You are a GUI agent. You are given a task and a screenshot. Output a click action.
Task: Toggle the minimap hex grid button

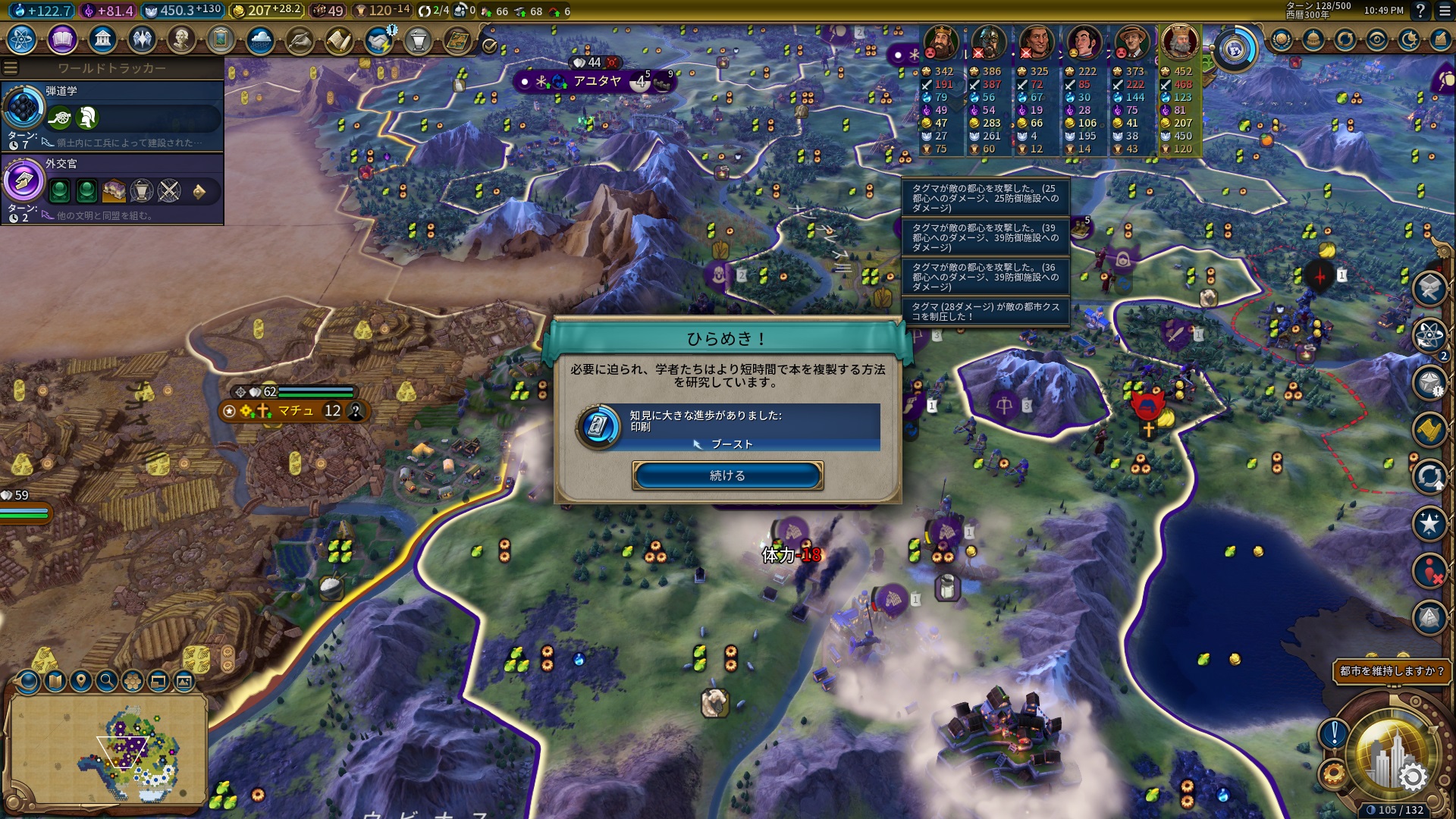[x=133, y=681]
